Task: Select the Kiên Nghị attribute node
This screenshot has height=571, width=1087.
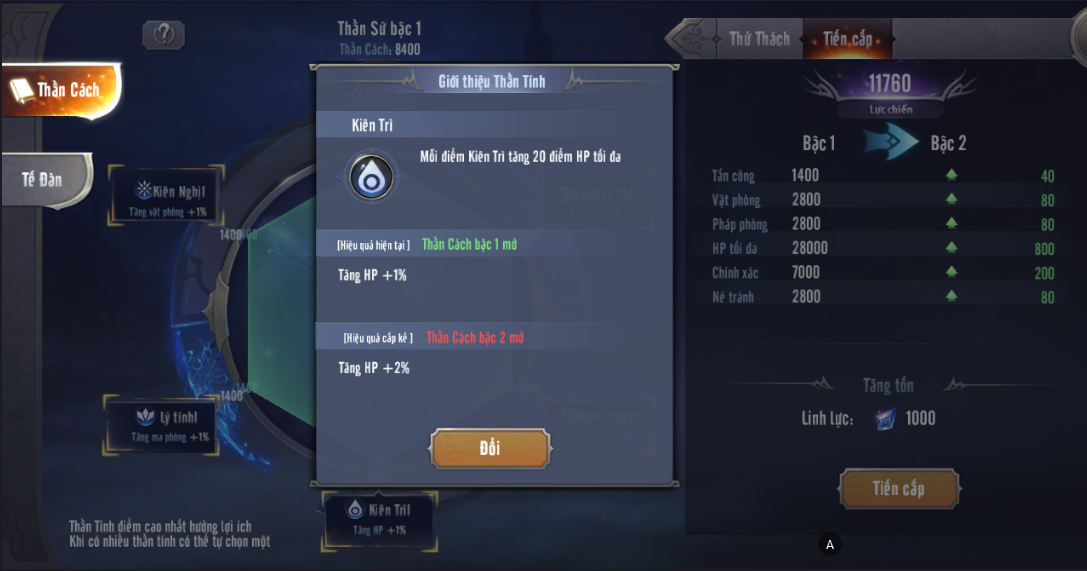Action: click(168, 198)
